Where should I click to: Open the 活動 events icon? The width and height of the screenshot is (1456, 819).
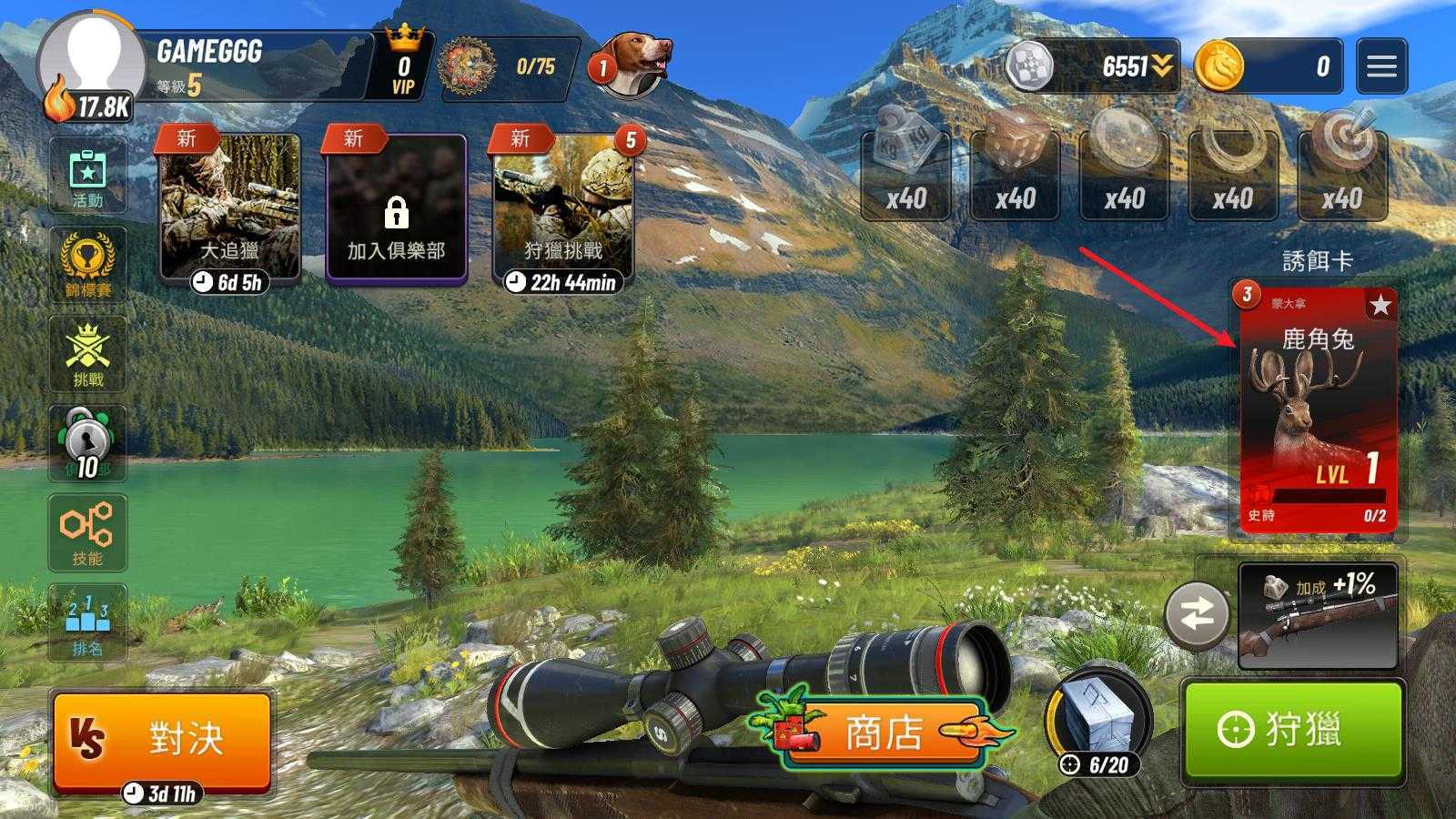(x=87, y=177)
